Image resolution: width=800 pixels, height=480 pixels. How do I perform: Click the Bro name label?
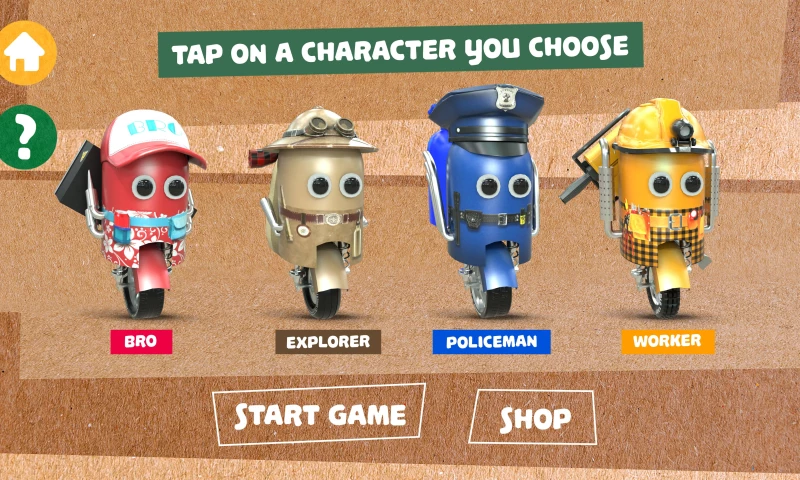[x=141, y=341]
